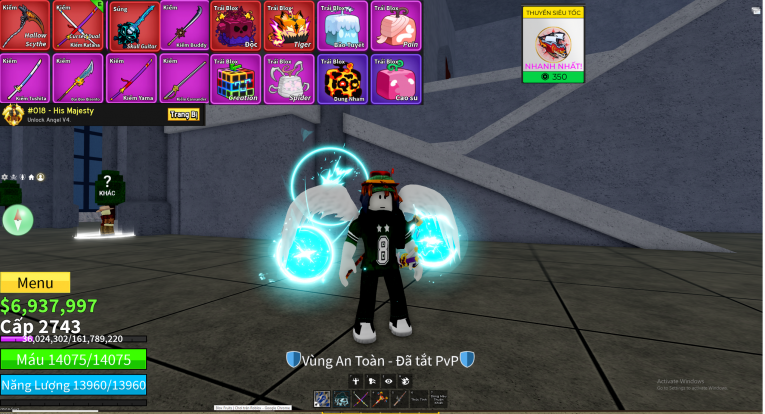The width and height of the screenshot is (765, 414).
Task: Click the small gear settings icon
Action: (x=6, y=177)
